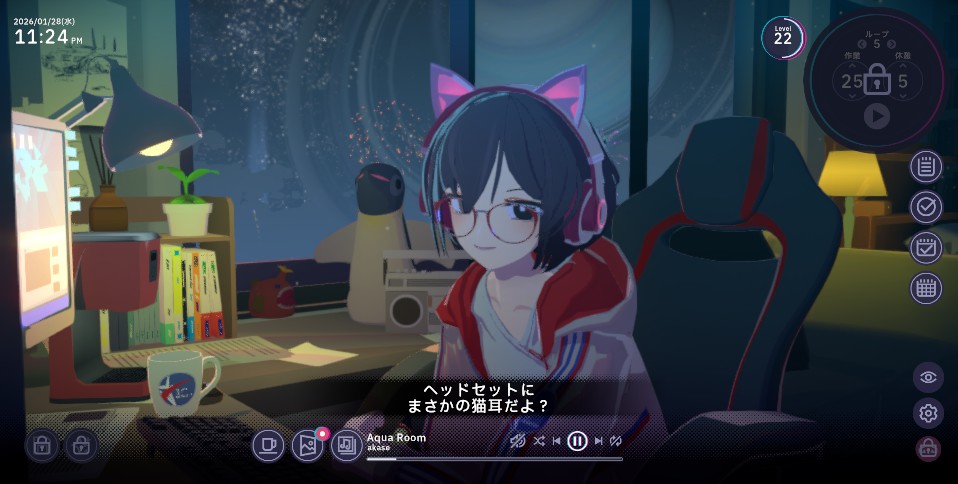Hide the interface with the eye icon

[x=928, y=377]
